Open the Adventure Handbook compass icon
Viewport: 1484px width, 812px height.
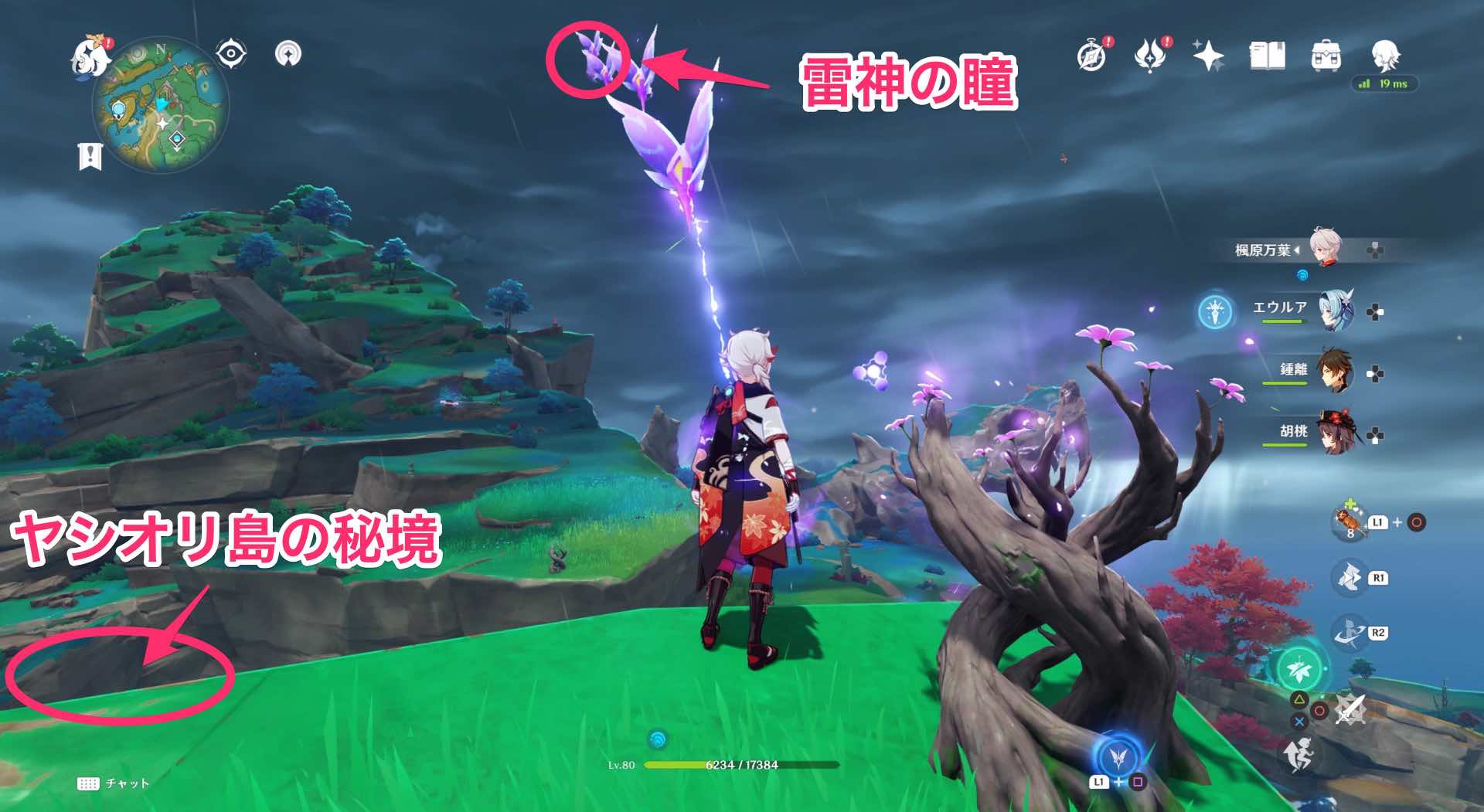click(1090, 54)
